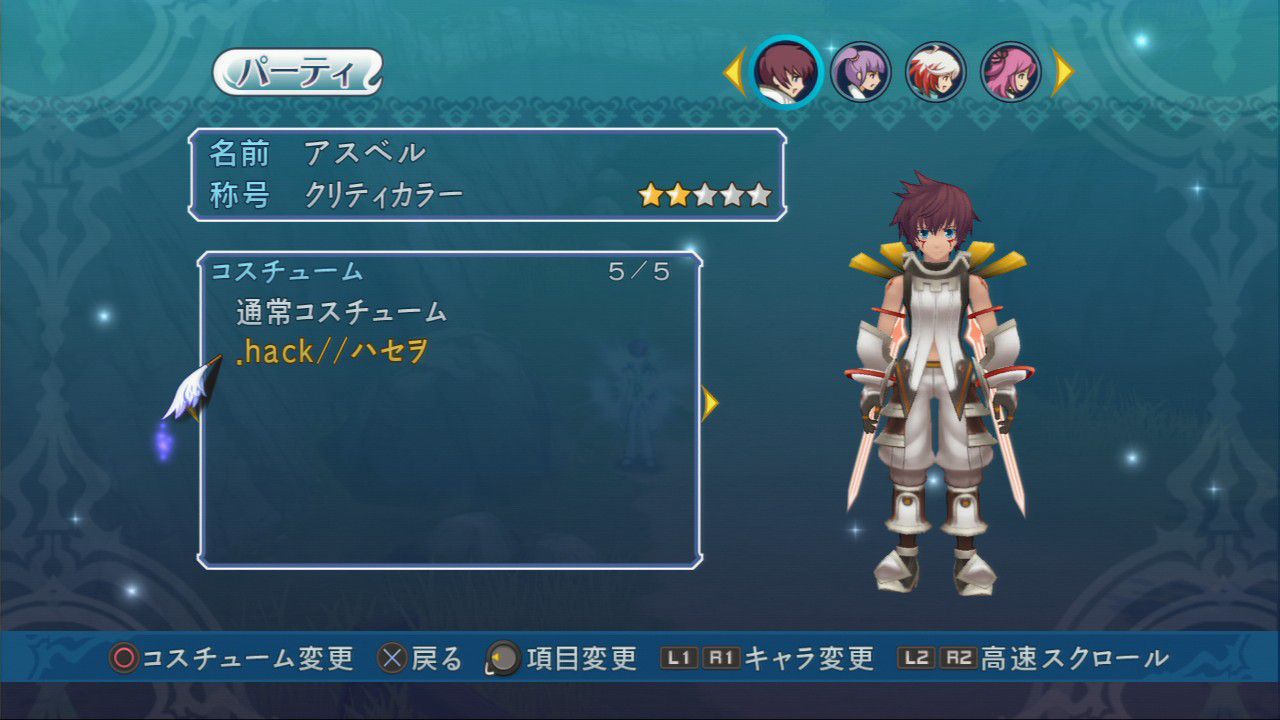Image resolution: width=1280 pixels, height=720 pixels.
Task: Click the left yellow arrow beside portraits
Action: 733,72
